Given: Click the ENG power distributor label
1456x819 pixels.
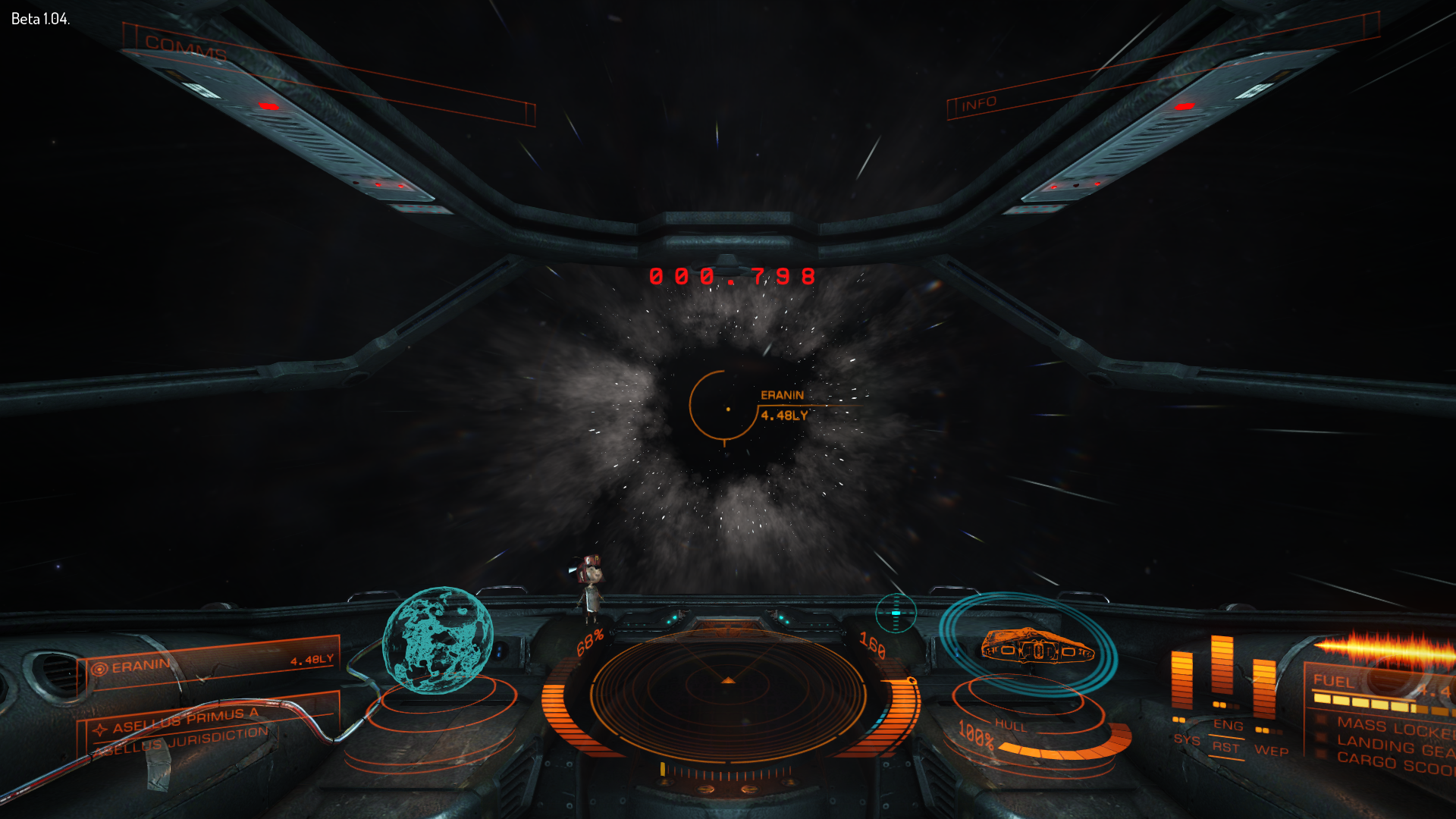Looking at the screenshot, I should pyautogui.click(x=1228, y=725).
